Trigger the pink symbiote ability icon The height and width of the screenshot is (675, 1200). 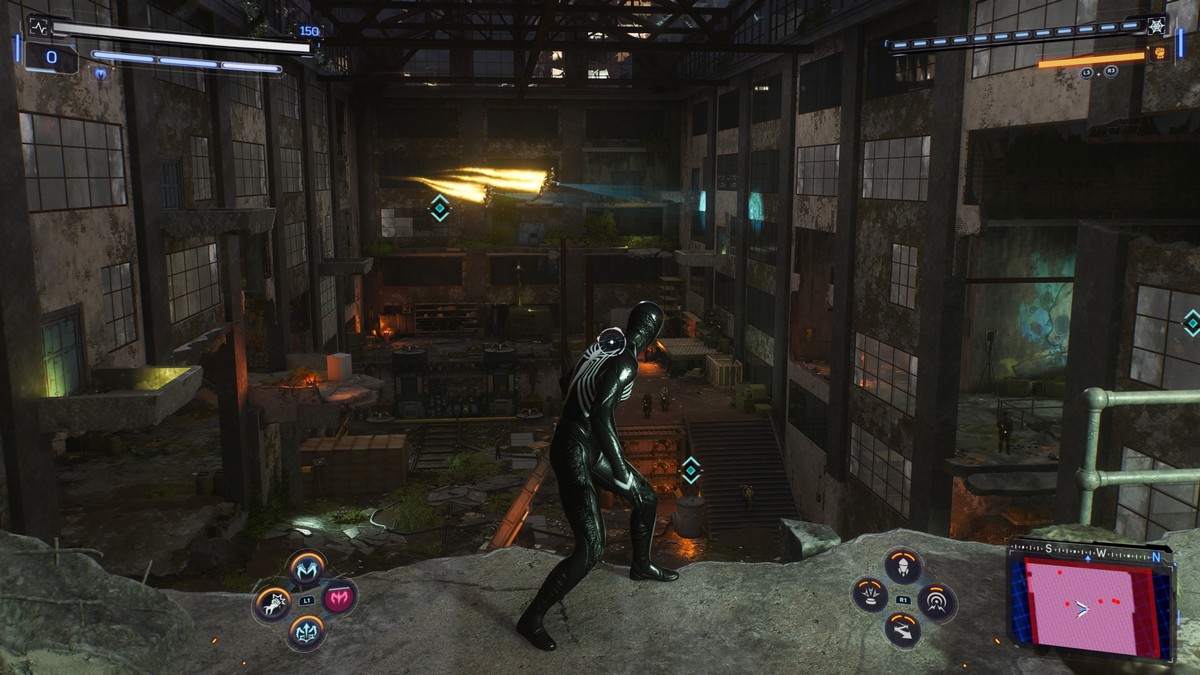pos(339,598)
